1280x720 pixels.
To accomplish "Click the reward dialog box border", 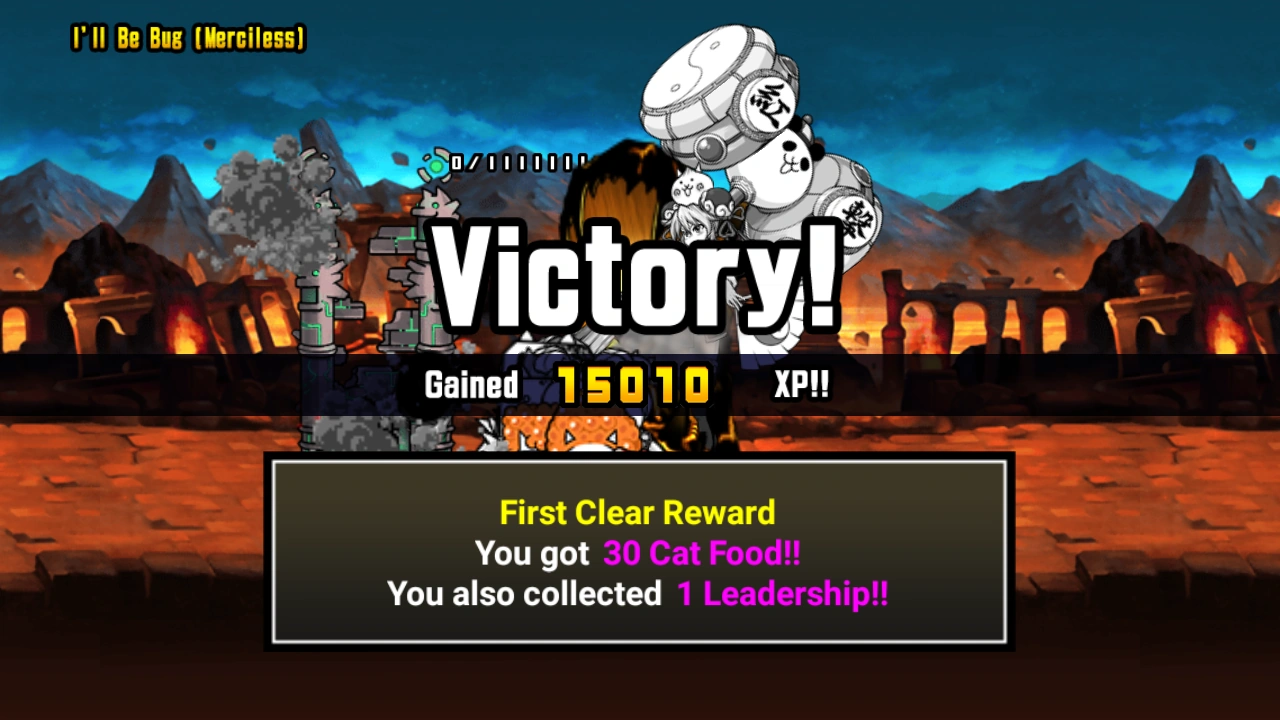I will point(638,461).
